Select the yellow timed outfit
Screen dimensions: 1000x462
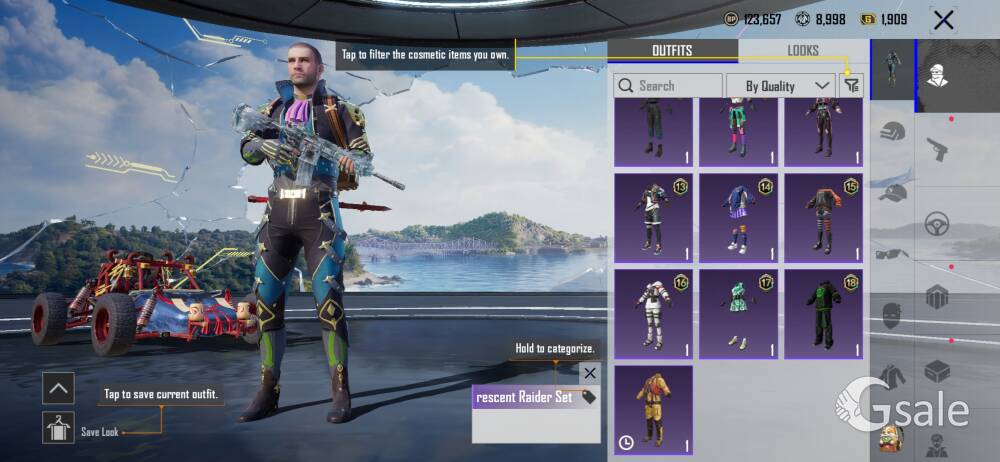click(x=653, y=409)
